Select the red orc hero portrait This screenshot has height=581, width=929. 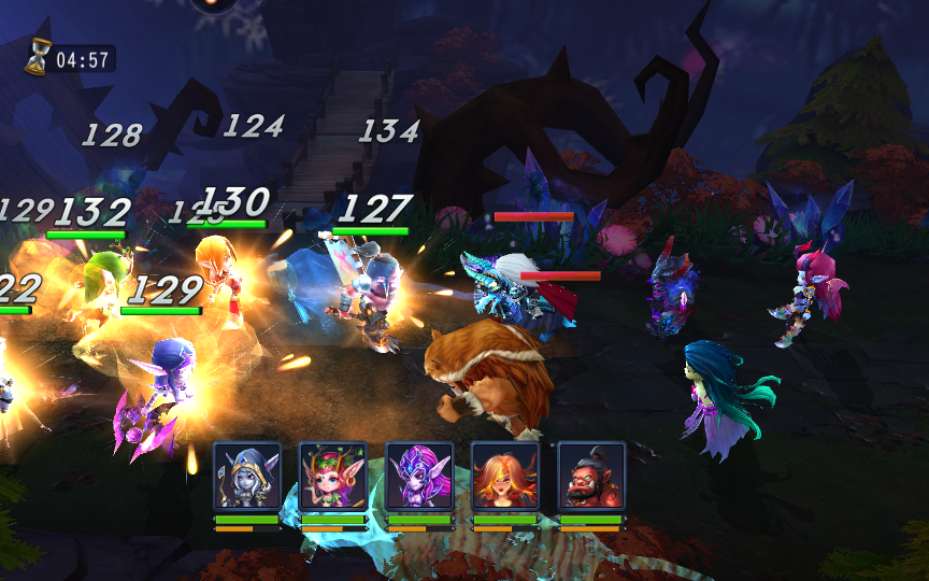[x=591, y=476]
